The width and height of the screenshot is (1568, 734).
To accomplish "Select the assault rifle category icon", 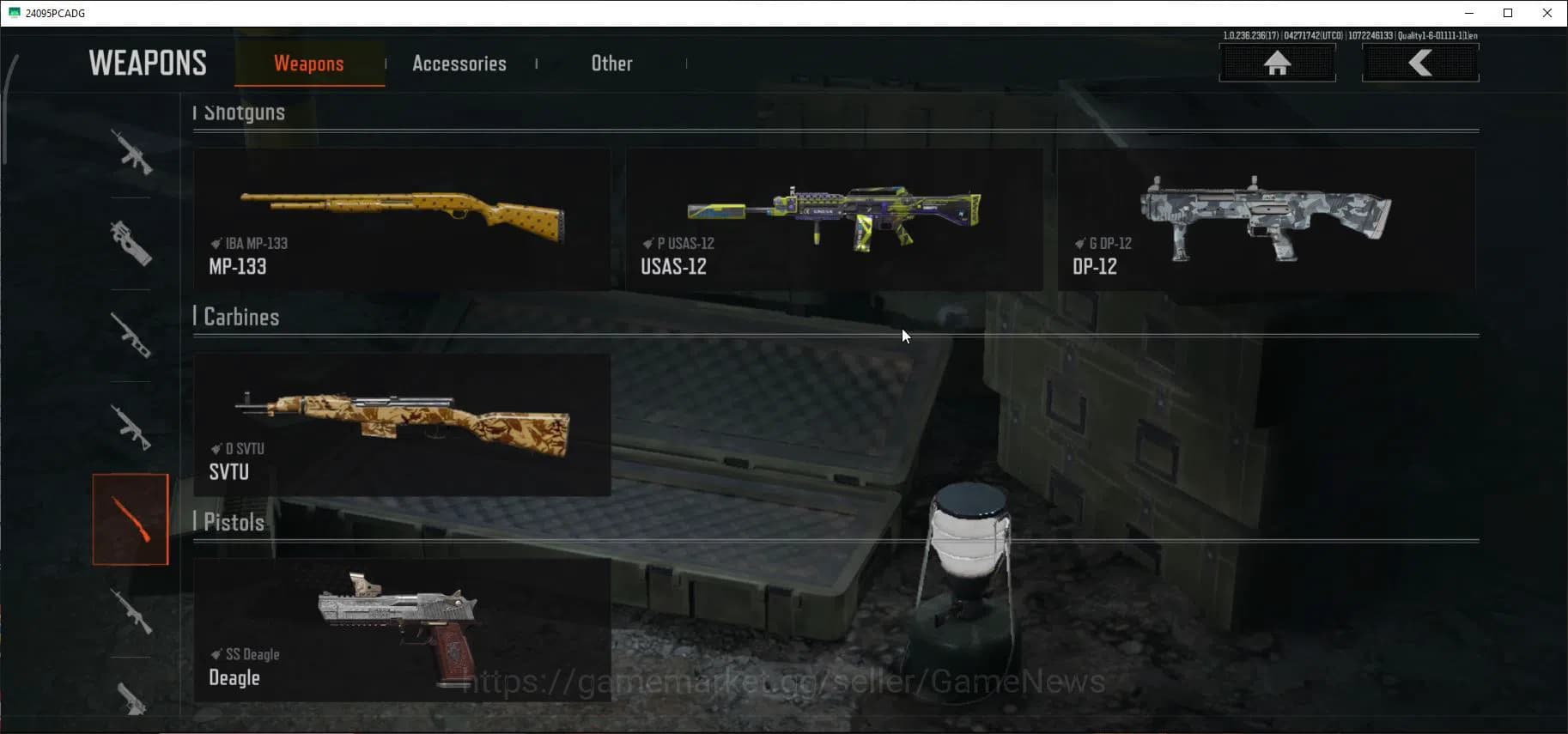I will (x=131, y=155).
